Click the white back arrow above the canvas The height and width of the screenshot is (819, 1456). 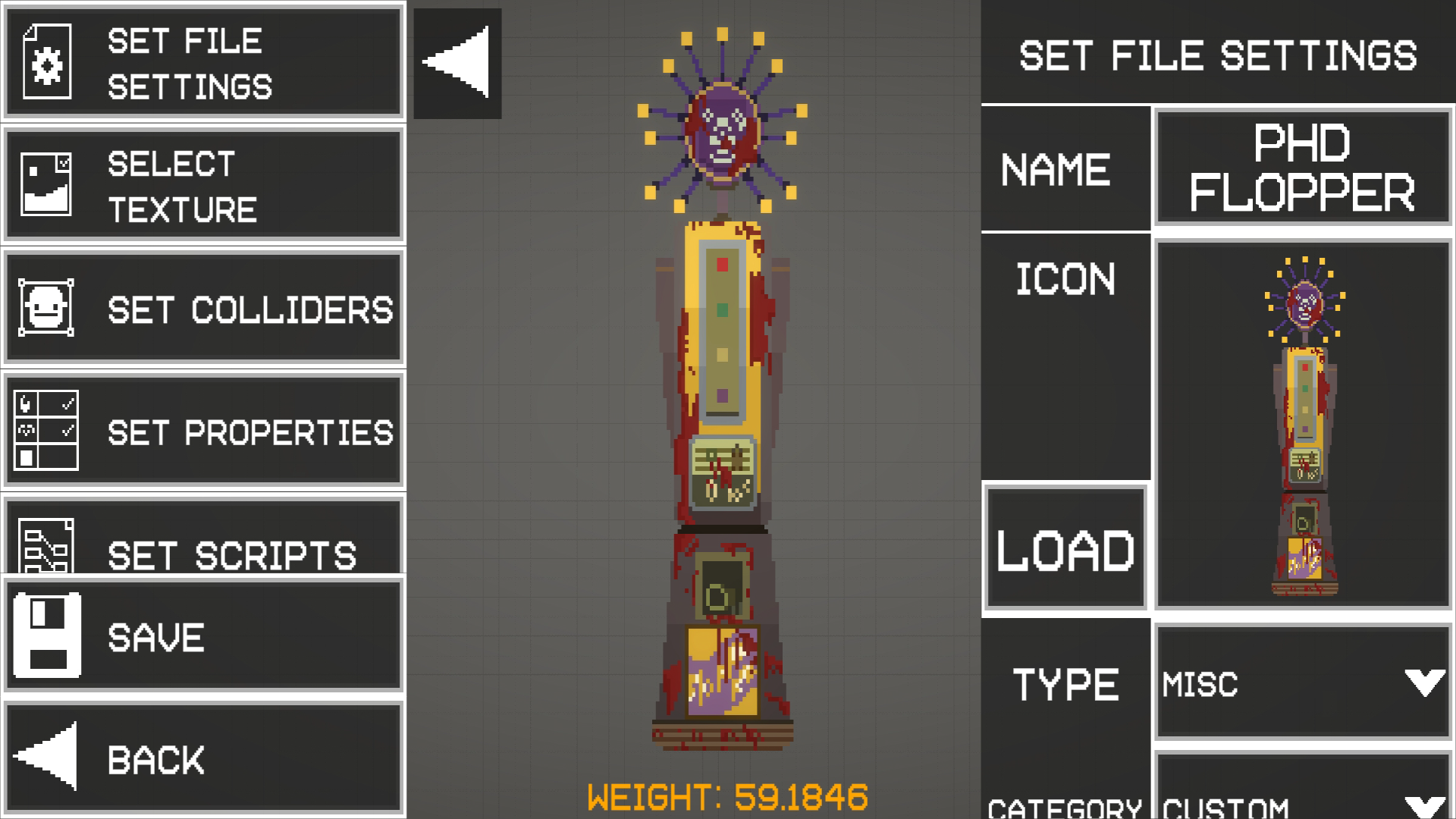click(455, 62)
